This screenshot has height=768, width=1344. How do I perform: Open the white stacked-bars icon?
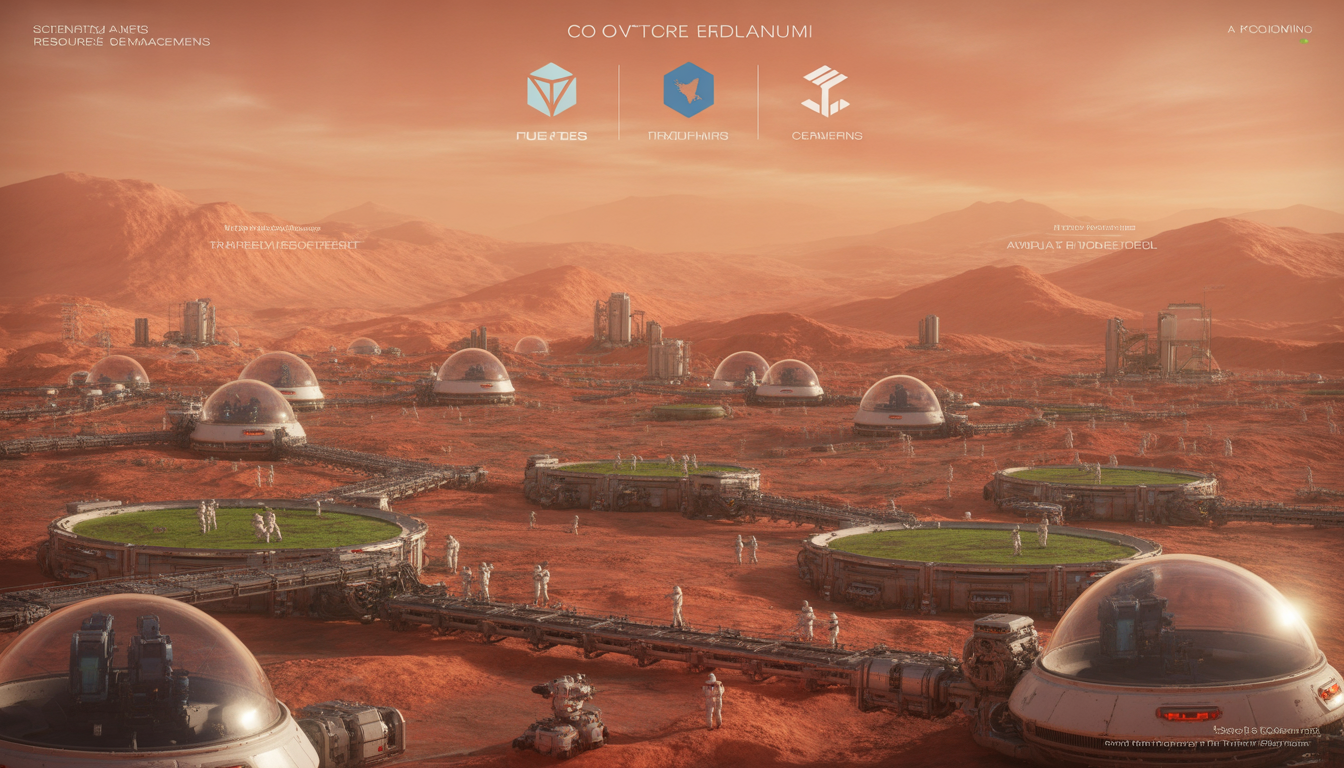[x=825, y=91]
